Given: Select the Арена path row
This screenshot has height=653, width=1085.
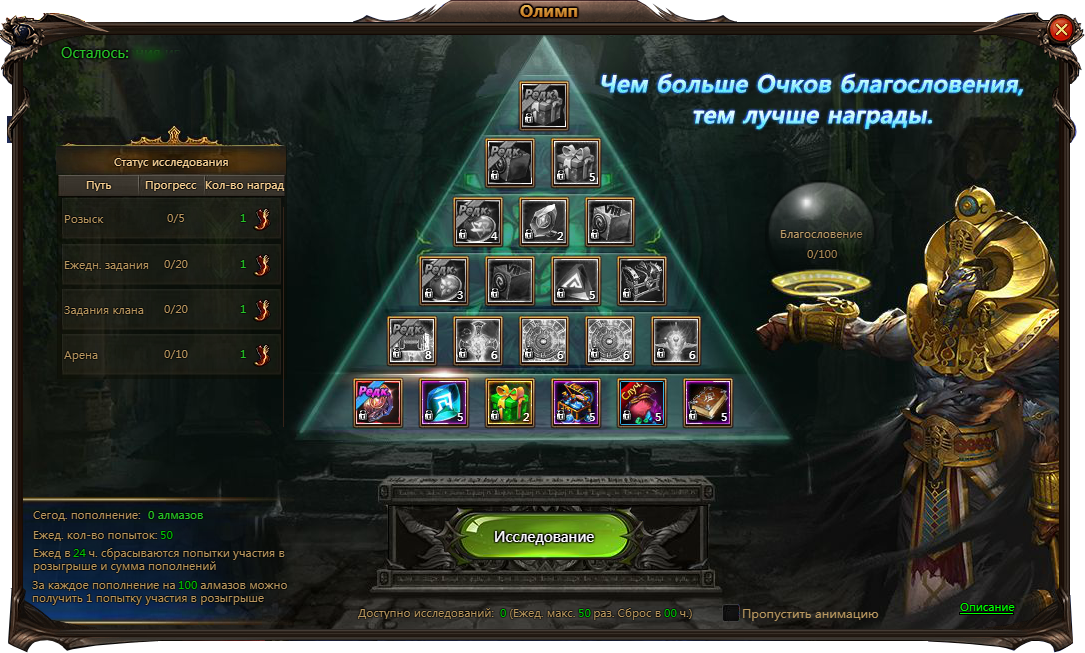Looking at the screenshot, I should 172,355.
